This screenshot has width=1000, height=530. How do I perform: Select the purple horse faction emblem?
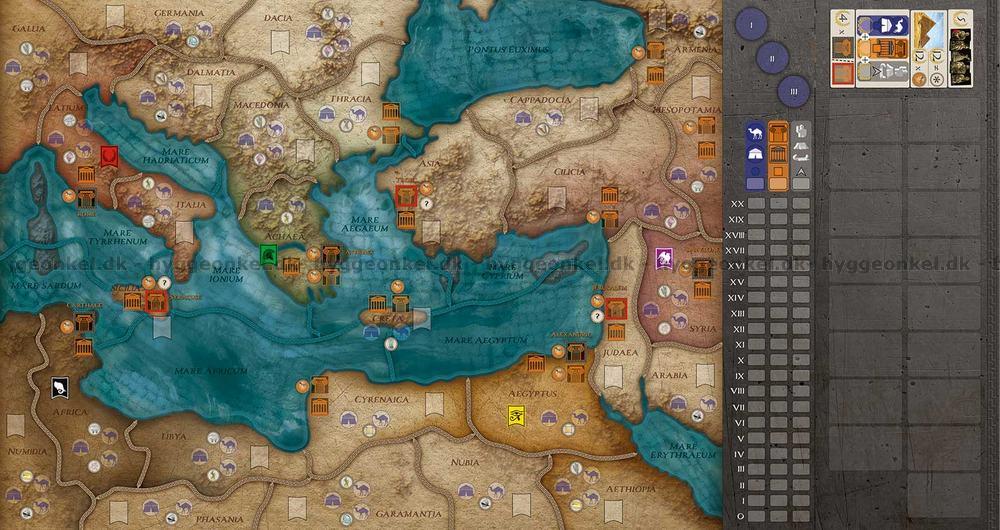coord(662,260)
